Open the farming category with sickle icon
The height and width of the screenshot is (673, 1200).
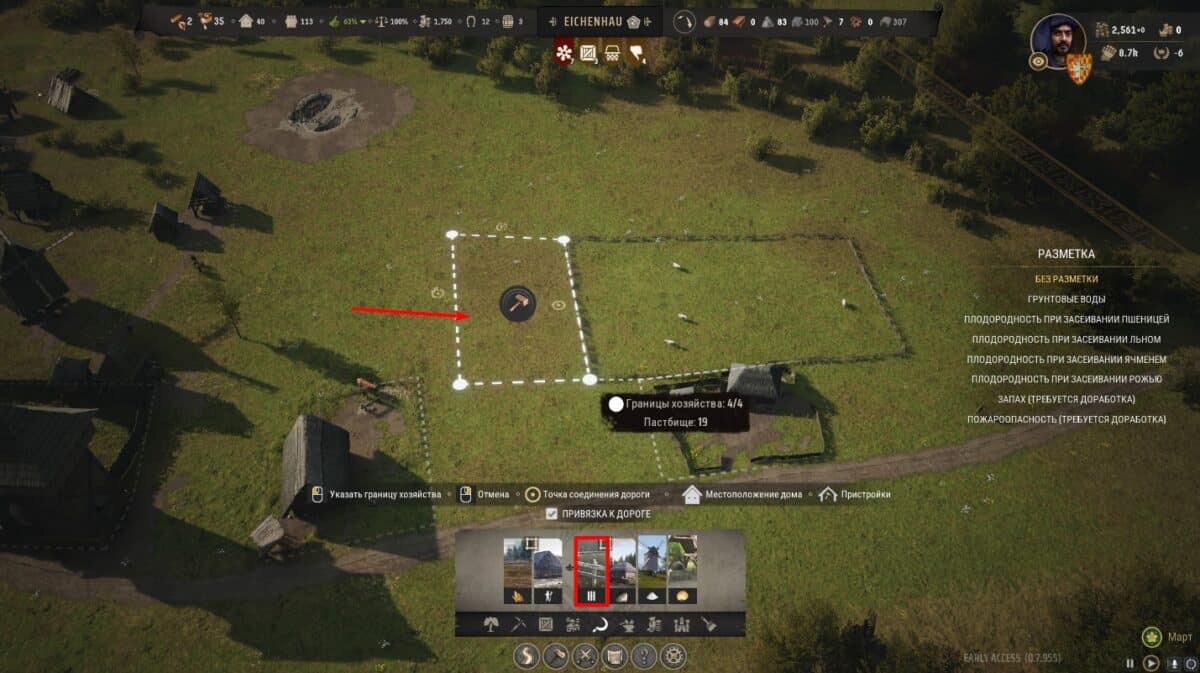click(x=602, y=625)
